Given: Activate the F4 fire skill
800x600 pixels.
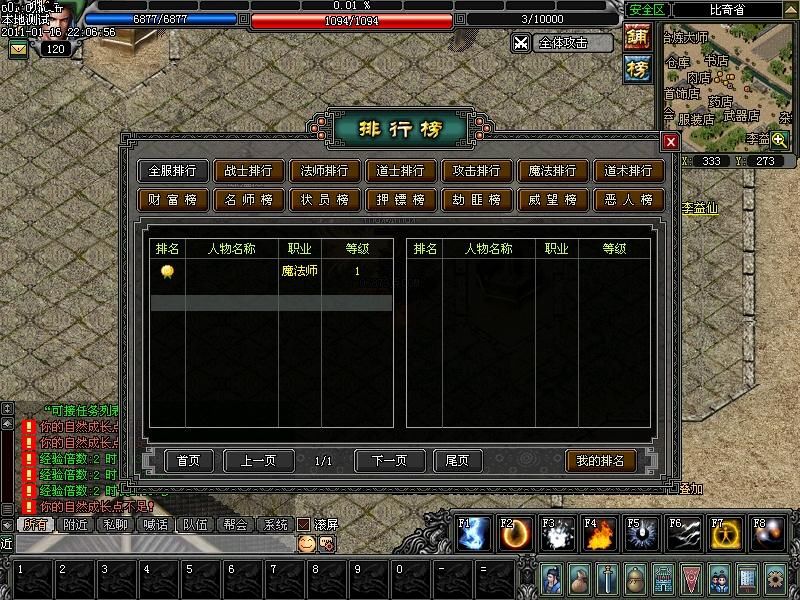Looking at the screenshot, I should coord(598,535).
